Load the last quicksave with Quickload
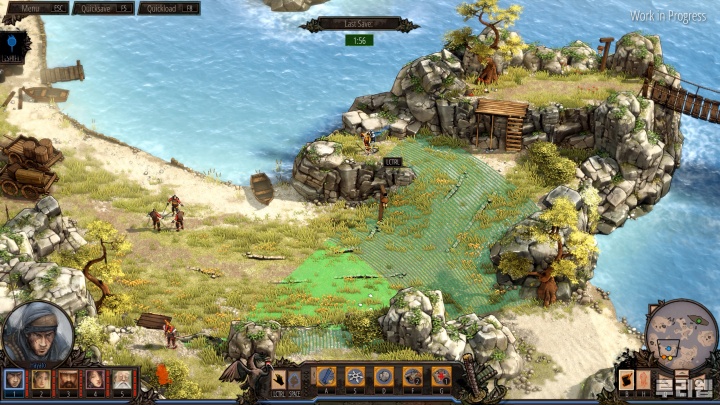Viewport: 720px width, 405px height. [x=169, y=8]
